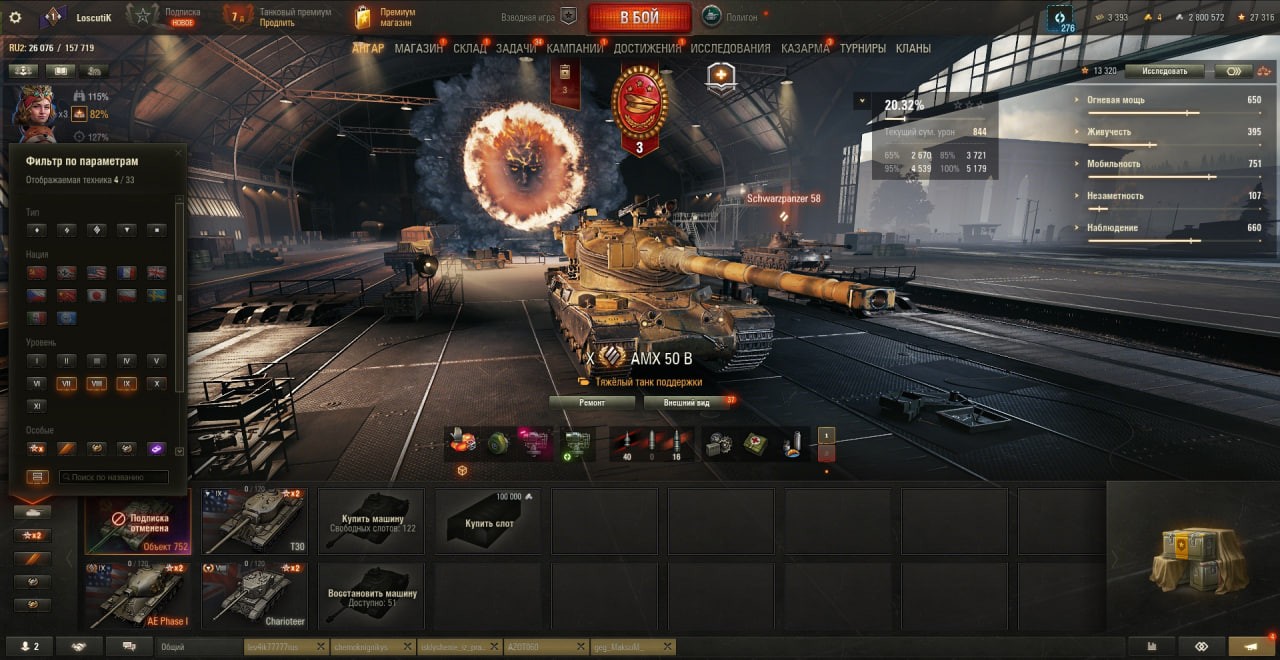The image size is (1280, 660).
Task: Click the Купить машину buy vehicle tile
Action: [370, 521]
